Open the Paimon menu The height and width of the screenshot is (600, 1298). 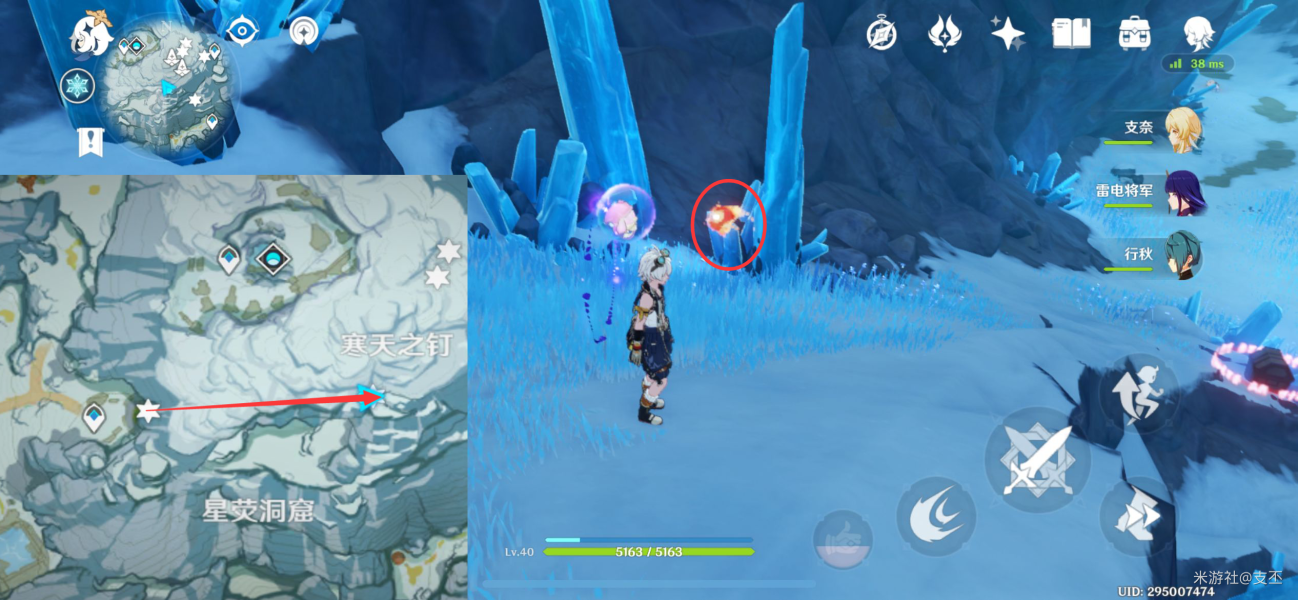[89, 34]
